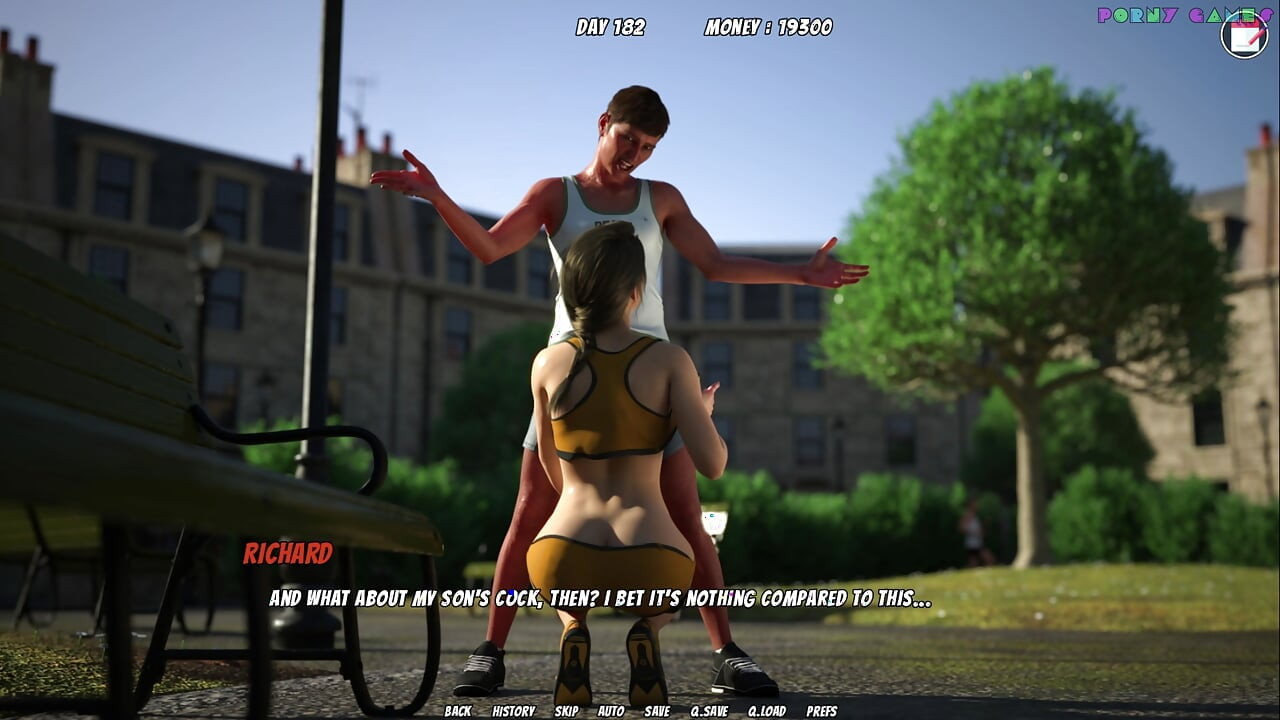This screenshot has width=1280, height=720.
Task: Open the SAVE screen
Action: [656, 713]
